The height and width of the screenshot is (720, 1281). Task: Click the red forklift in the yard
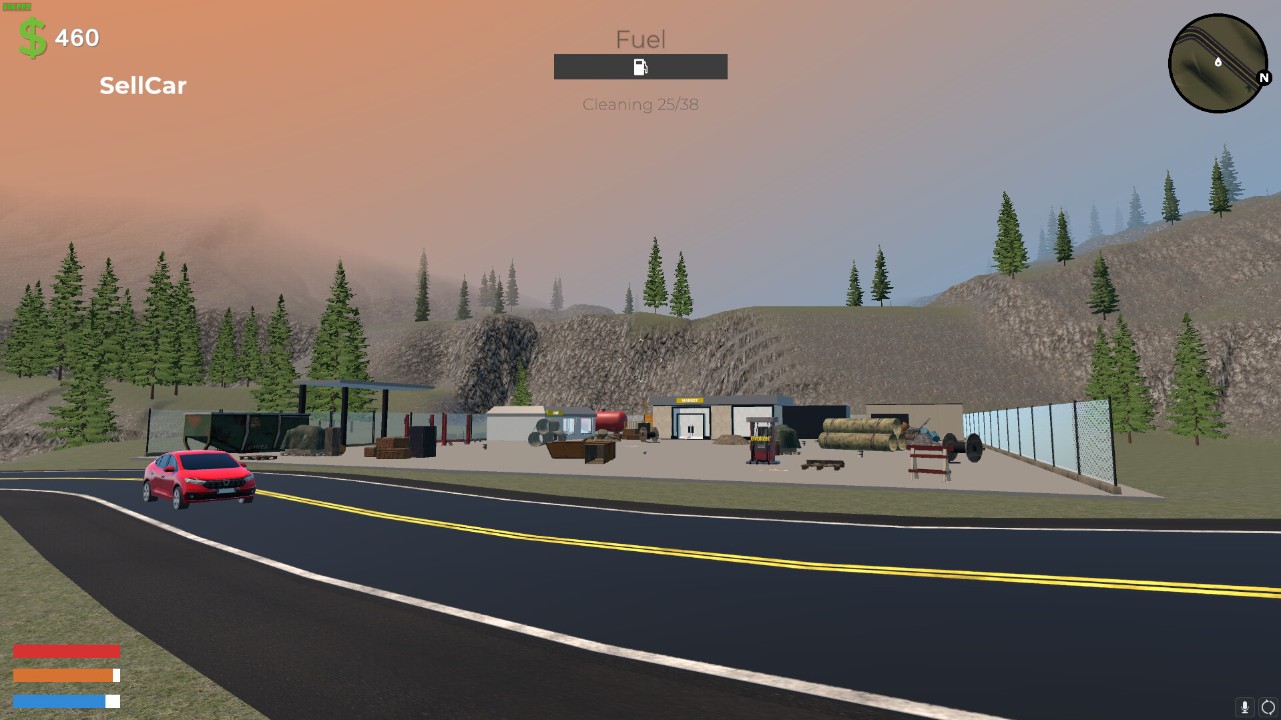point(760,440)
